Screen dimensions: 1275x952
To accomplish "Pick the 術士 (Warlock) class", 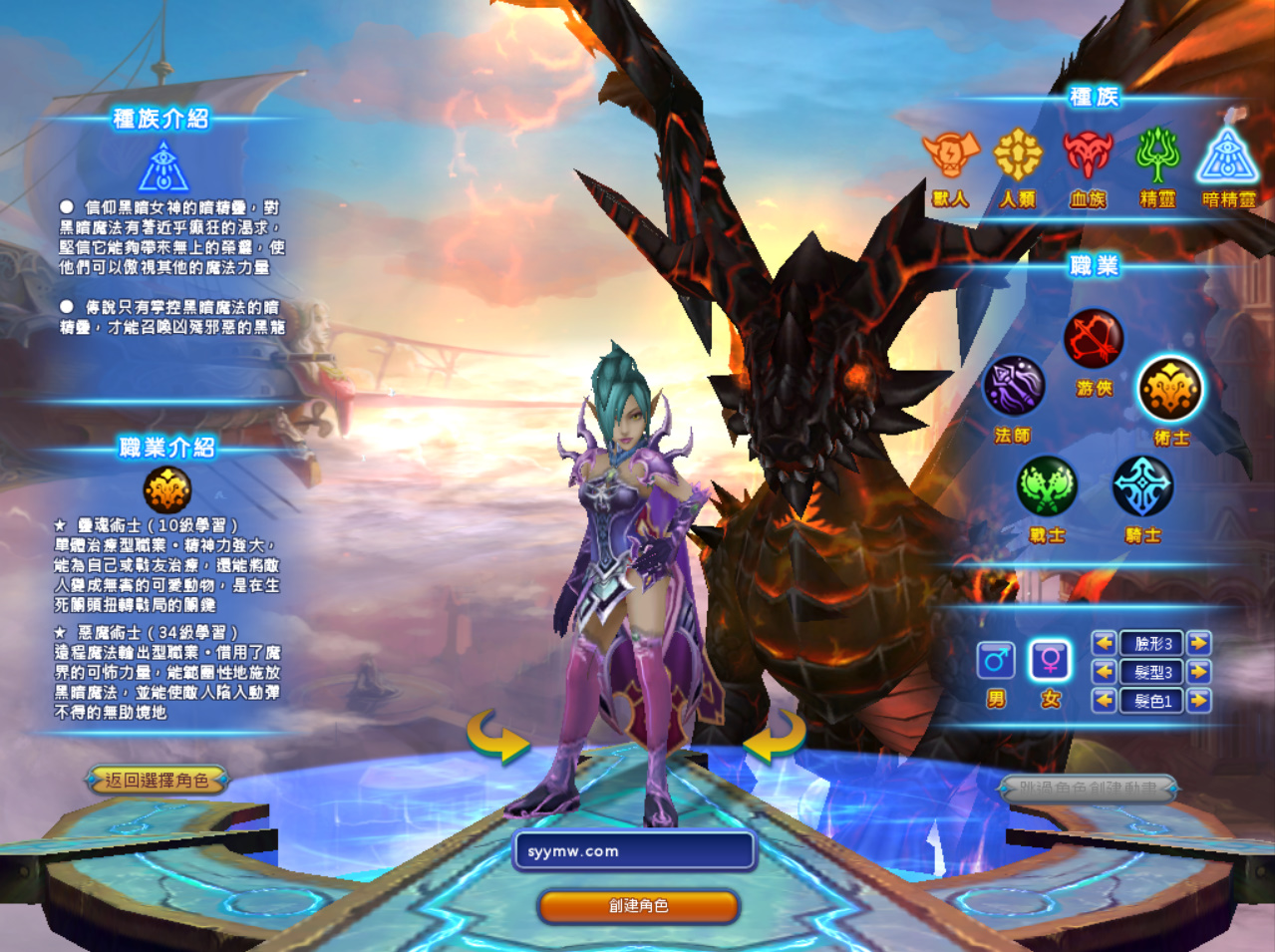I will click(1170, 389).
